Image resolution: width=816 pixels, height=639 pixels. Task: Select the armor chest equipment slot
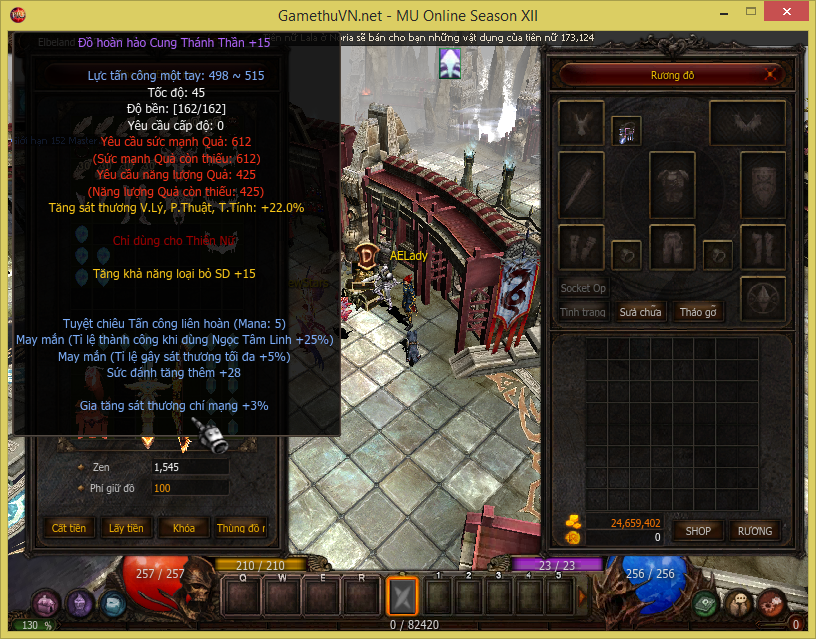pos(672,184)
